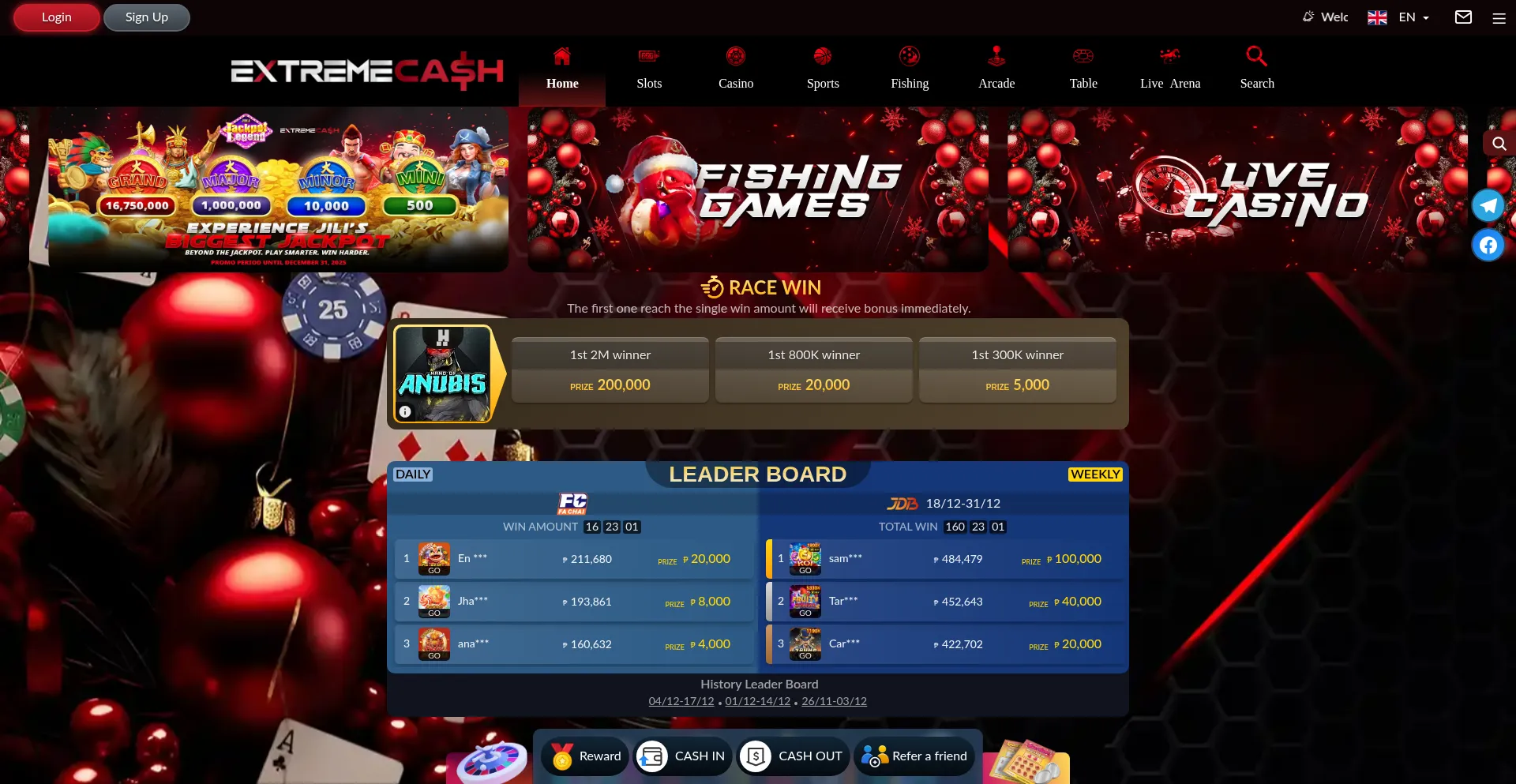
Task: Open the 04/12-17/12 history leaderboard link
Action: click(x=681, y=701)
